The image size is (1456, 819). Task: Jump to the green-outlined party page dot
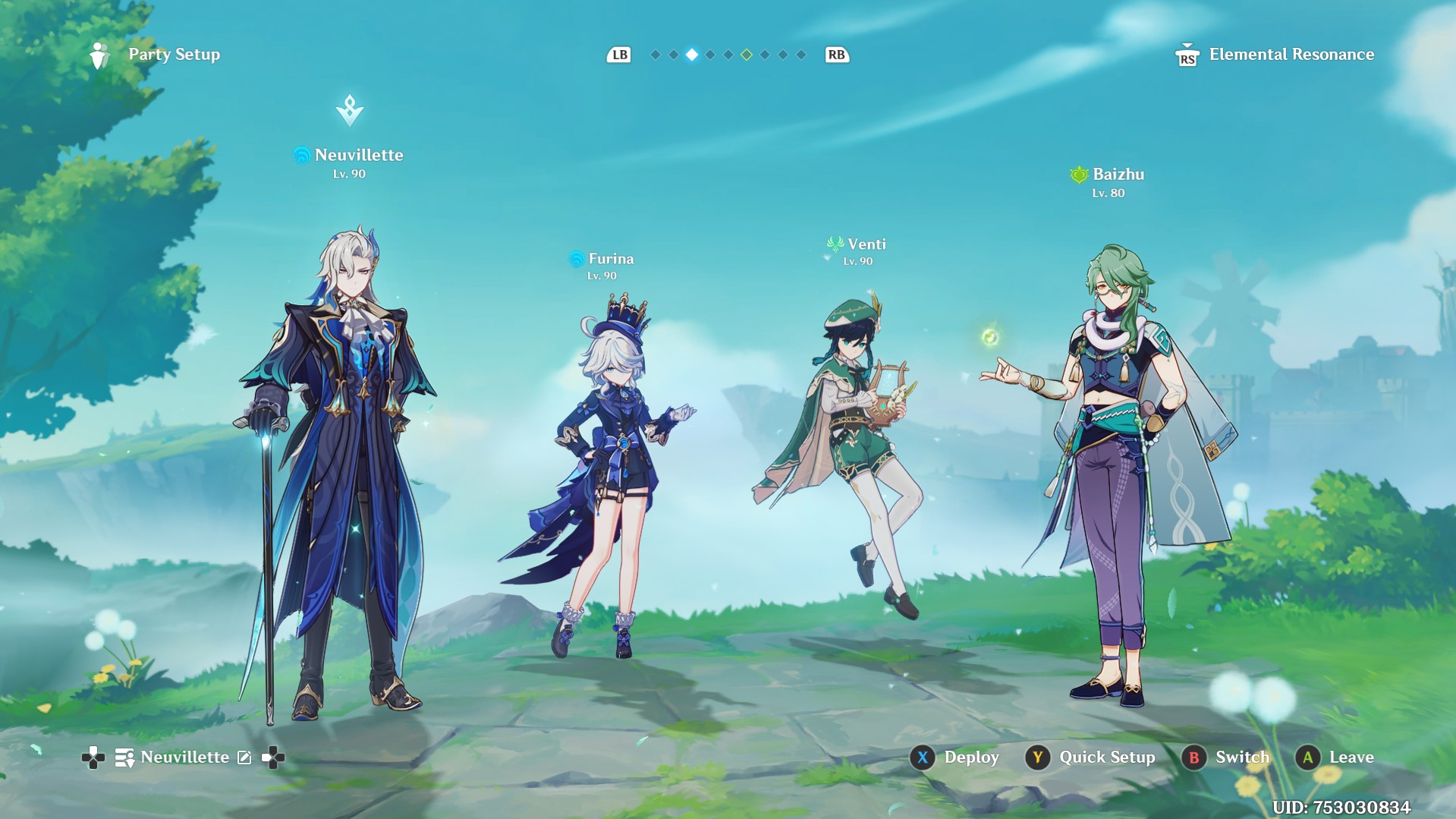coord(747,55)
